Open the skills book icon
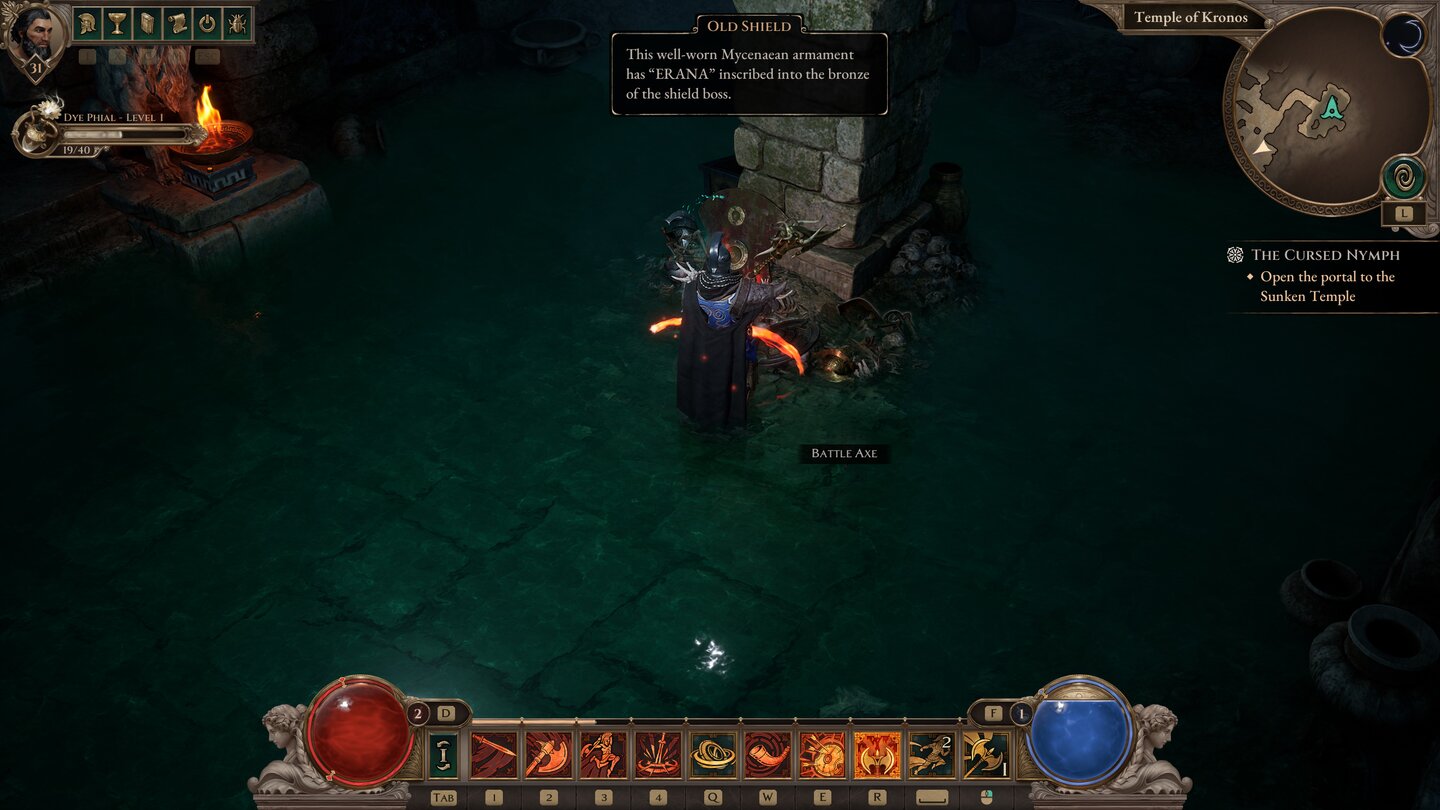 pyautogui.click(x=145, y=23)
